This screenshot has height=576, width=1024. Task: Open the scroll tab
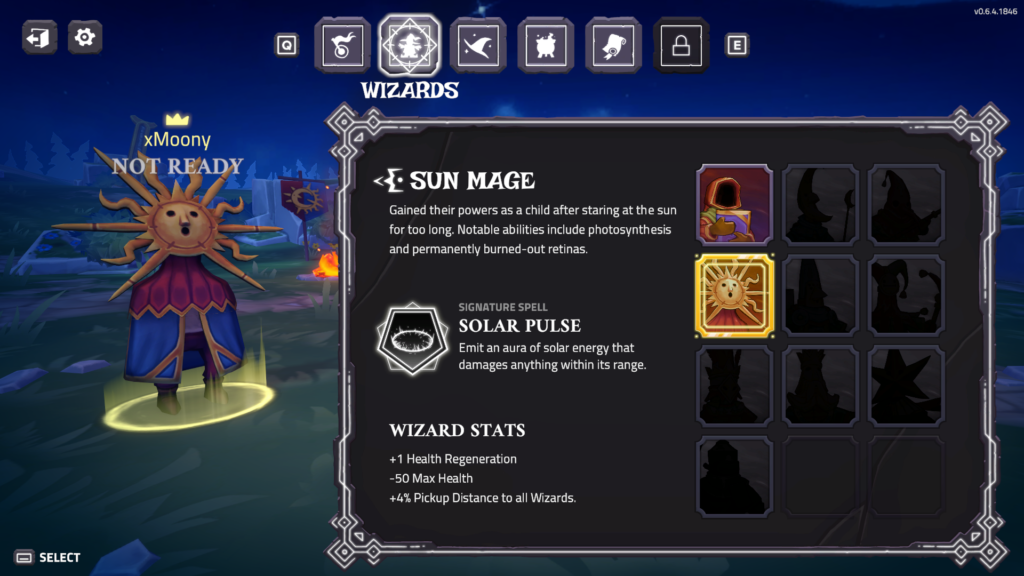point(614,45)
